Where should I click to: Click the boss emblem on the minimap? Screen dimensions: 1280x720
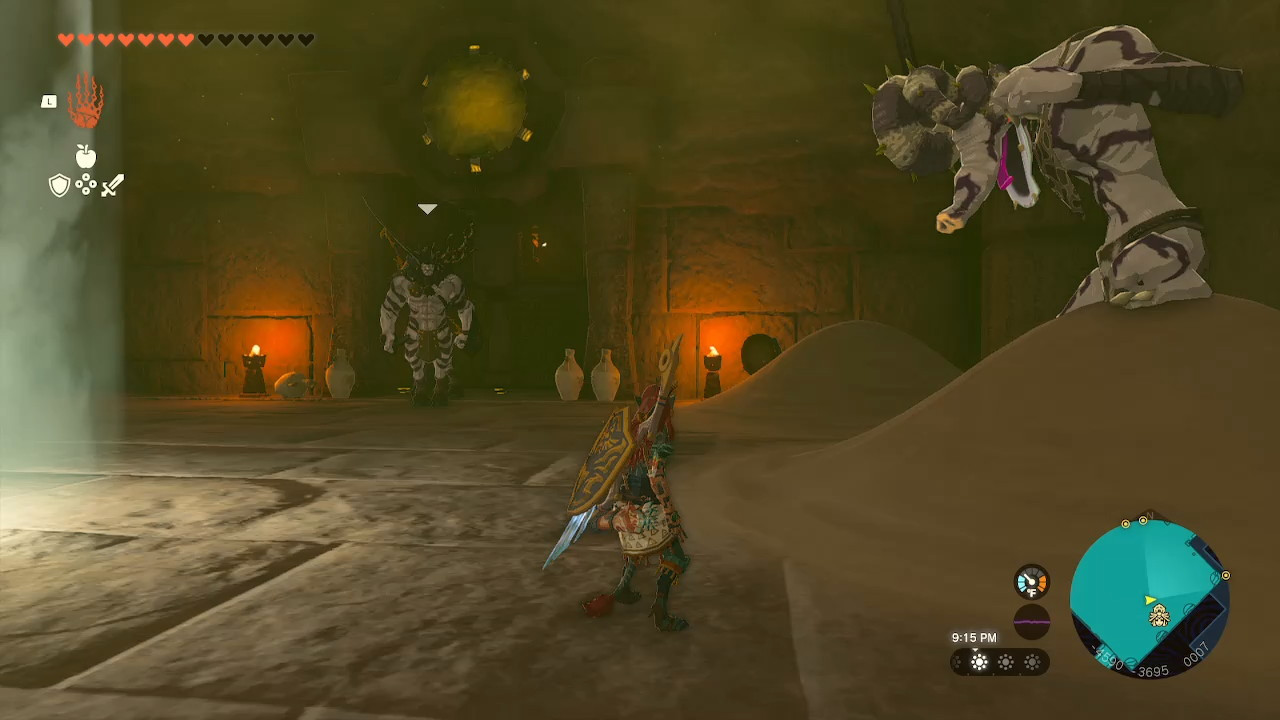[1161, 615]
